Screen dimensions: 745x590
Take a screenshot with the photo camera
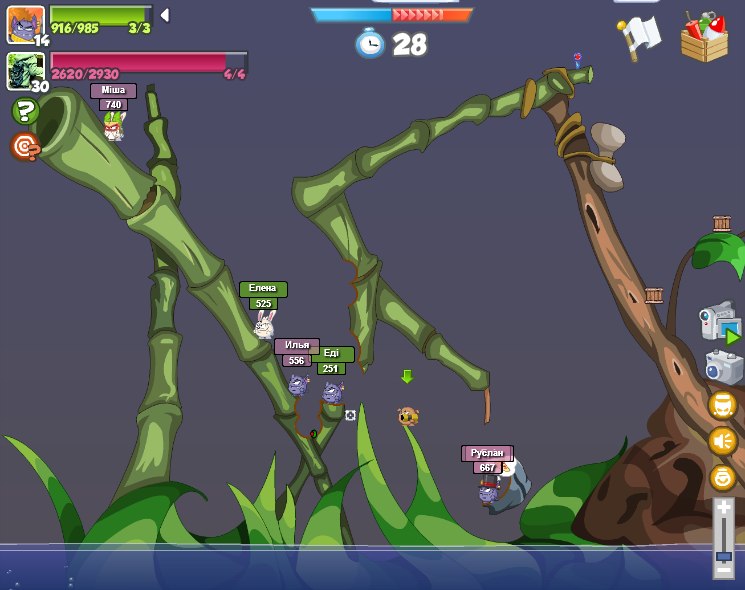point(723,367)
